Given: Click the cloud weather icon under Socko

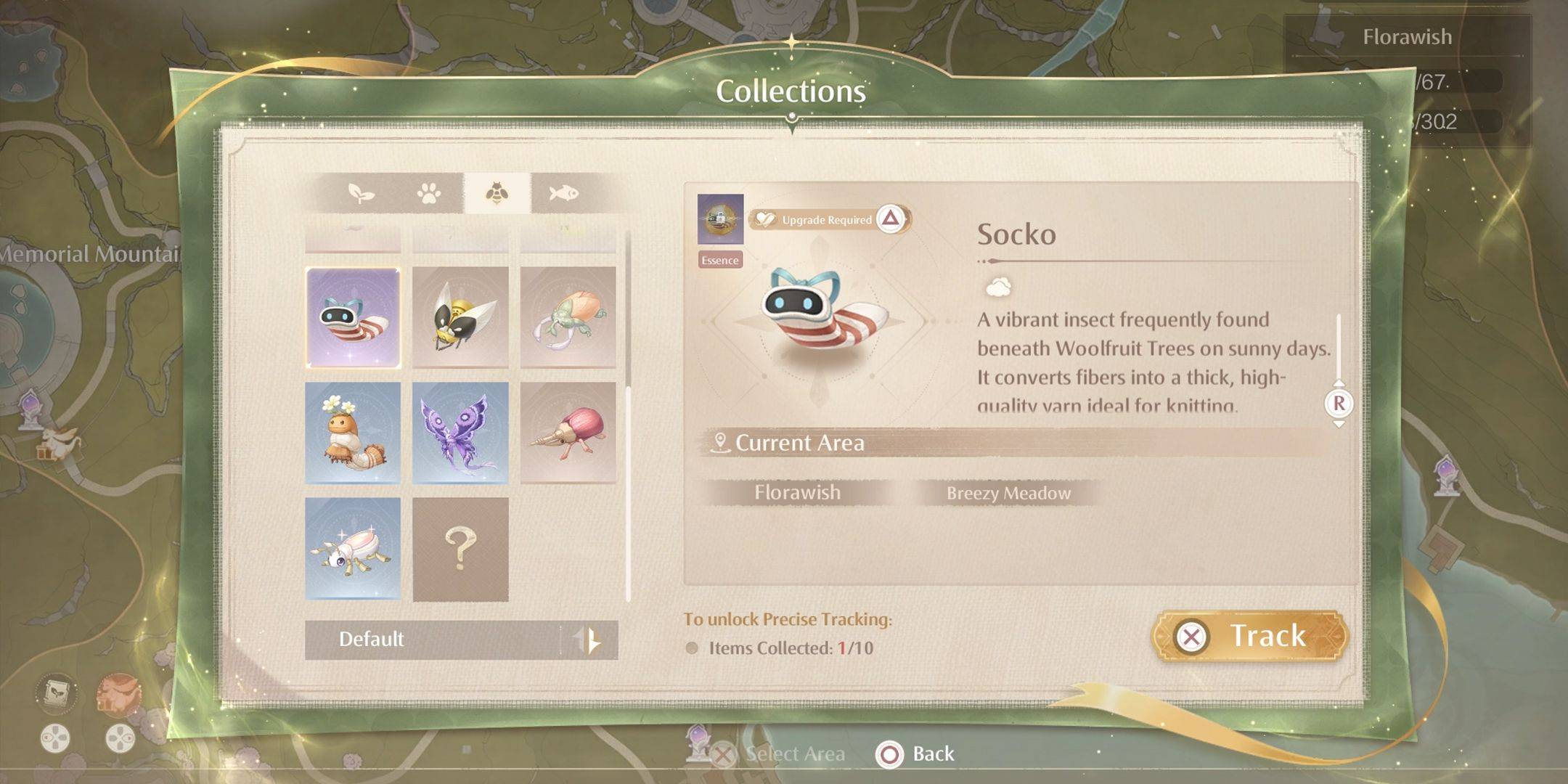Looking at the screenshot, I should (997, 285).
